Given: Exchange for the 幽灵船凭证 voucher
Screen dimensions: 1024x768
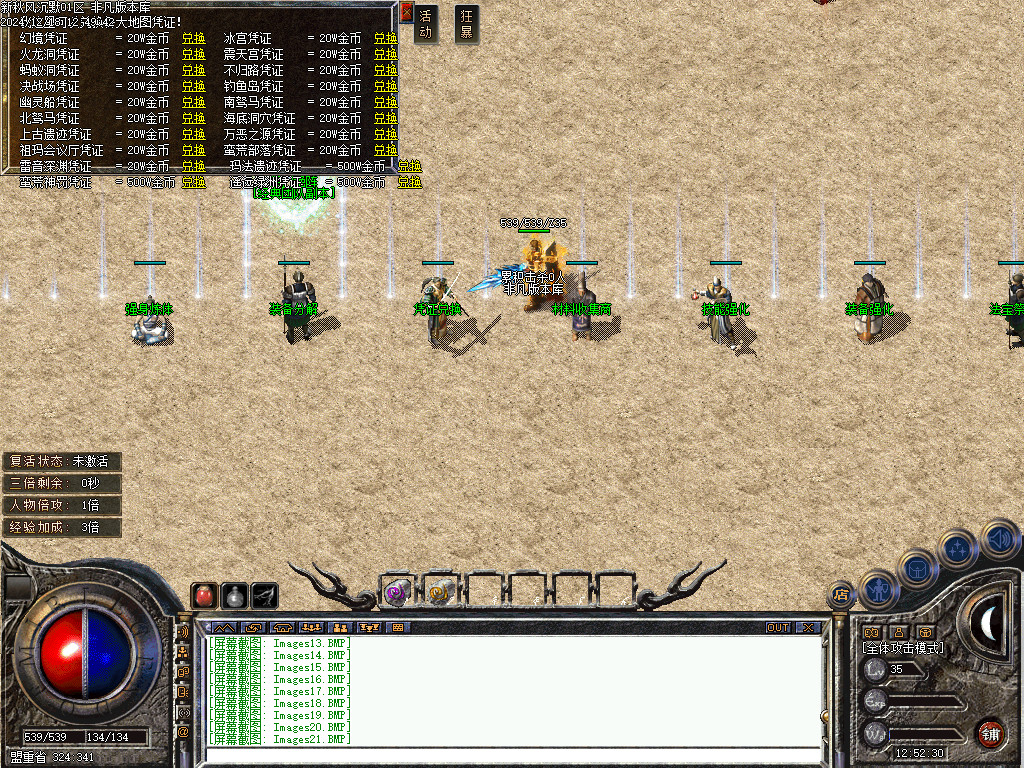Looking at the screenshot, I should pos(193,103).
